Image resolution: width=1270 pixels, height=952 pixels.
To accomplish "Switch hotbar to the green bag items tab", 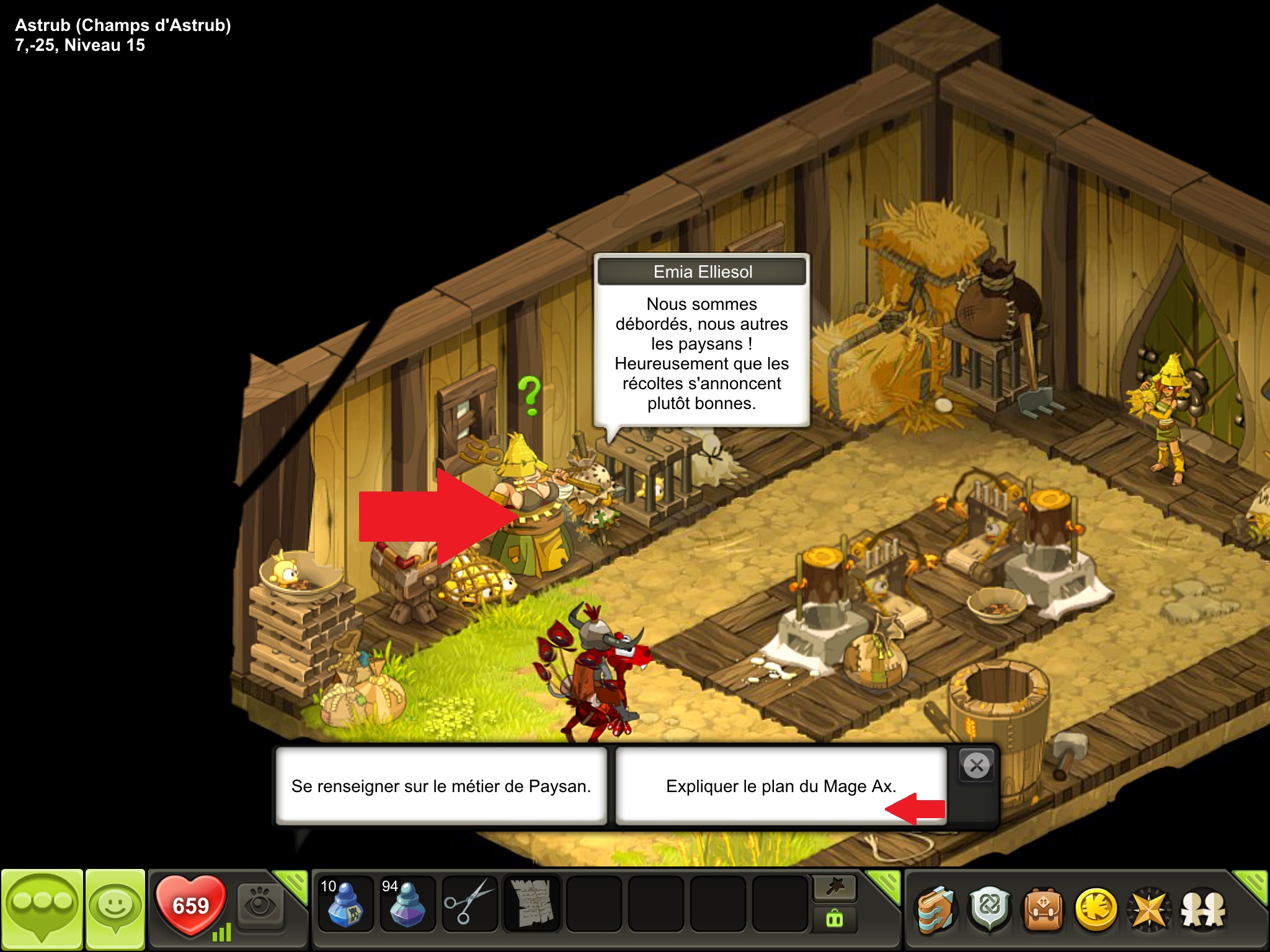I will (835, 919).
